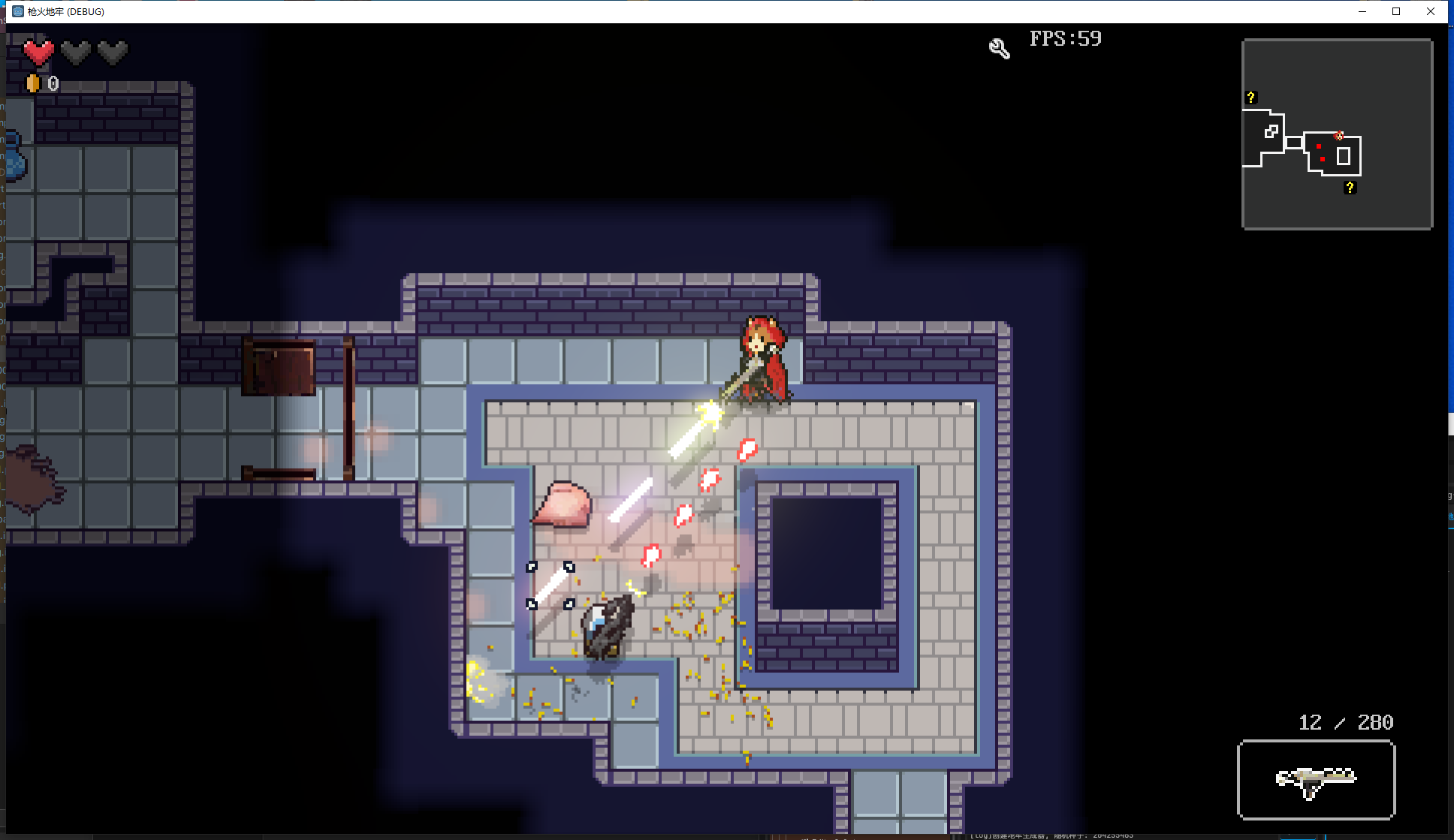Image resolution: width=1454 pixels, height=840 pixels.
Task: Click the weapon icon inside the ammo panel
Action: [x=1316, y=781]
